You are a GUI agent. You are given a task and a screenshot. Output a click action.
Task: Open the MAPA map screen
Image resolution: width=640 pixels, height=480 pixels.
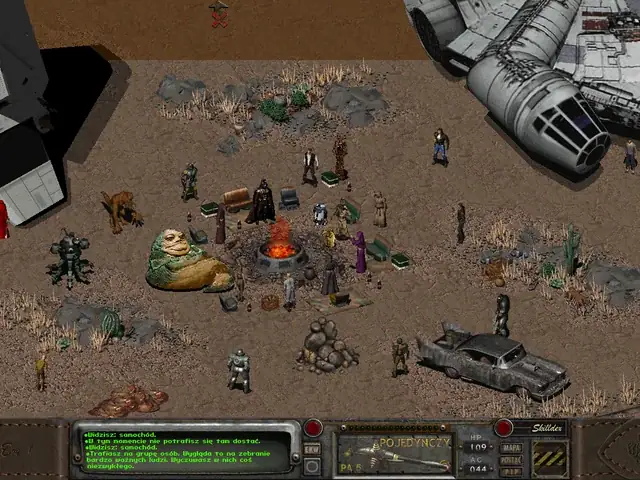coord(512,447)
